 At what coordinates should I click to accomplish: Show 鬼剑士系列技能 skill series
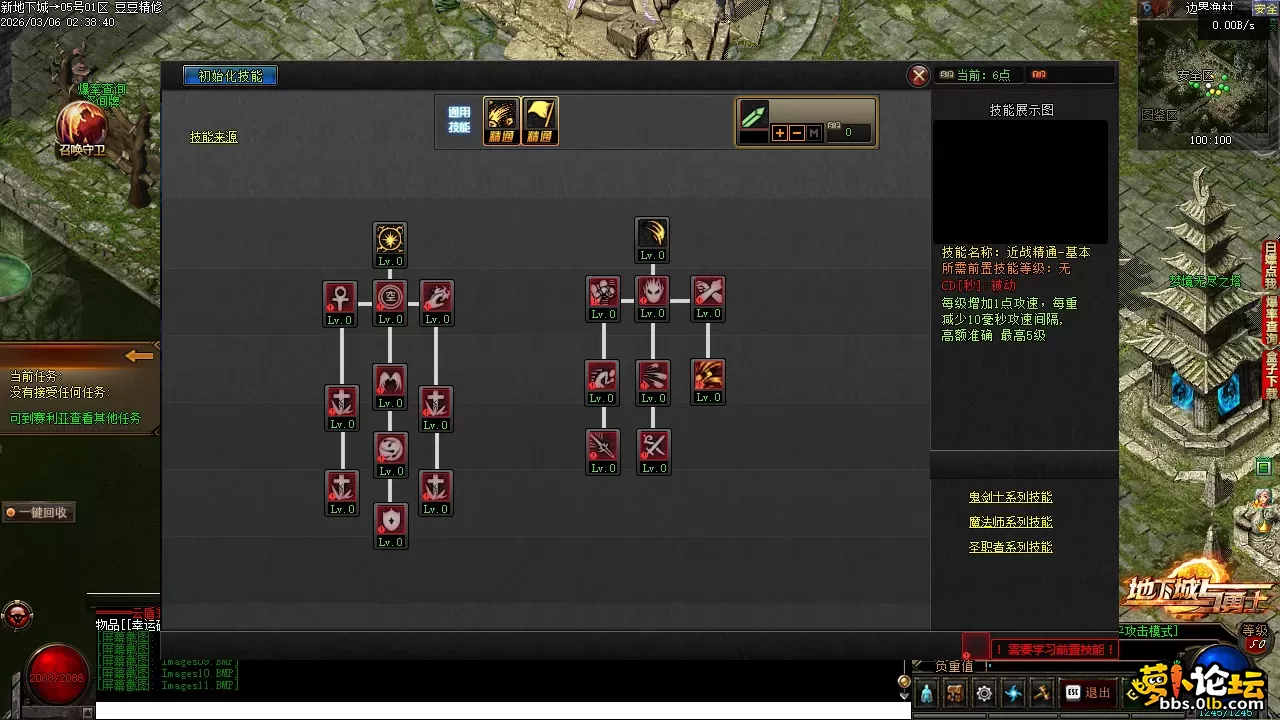(x=1010, y=497)
